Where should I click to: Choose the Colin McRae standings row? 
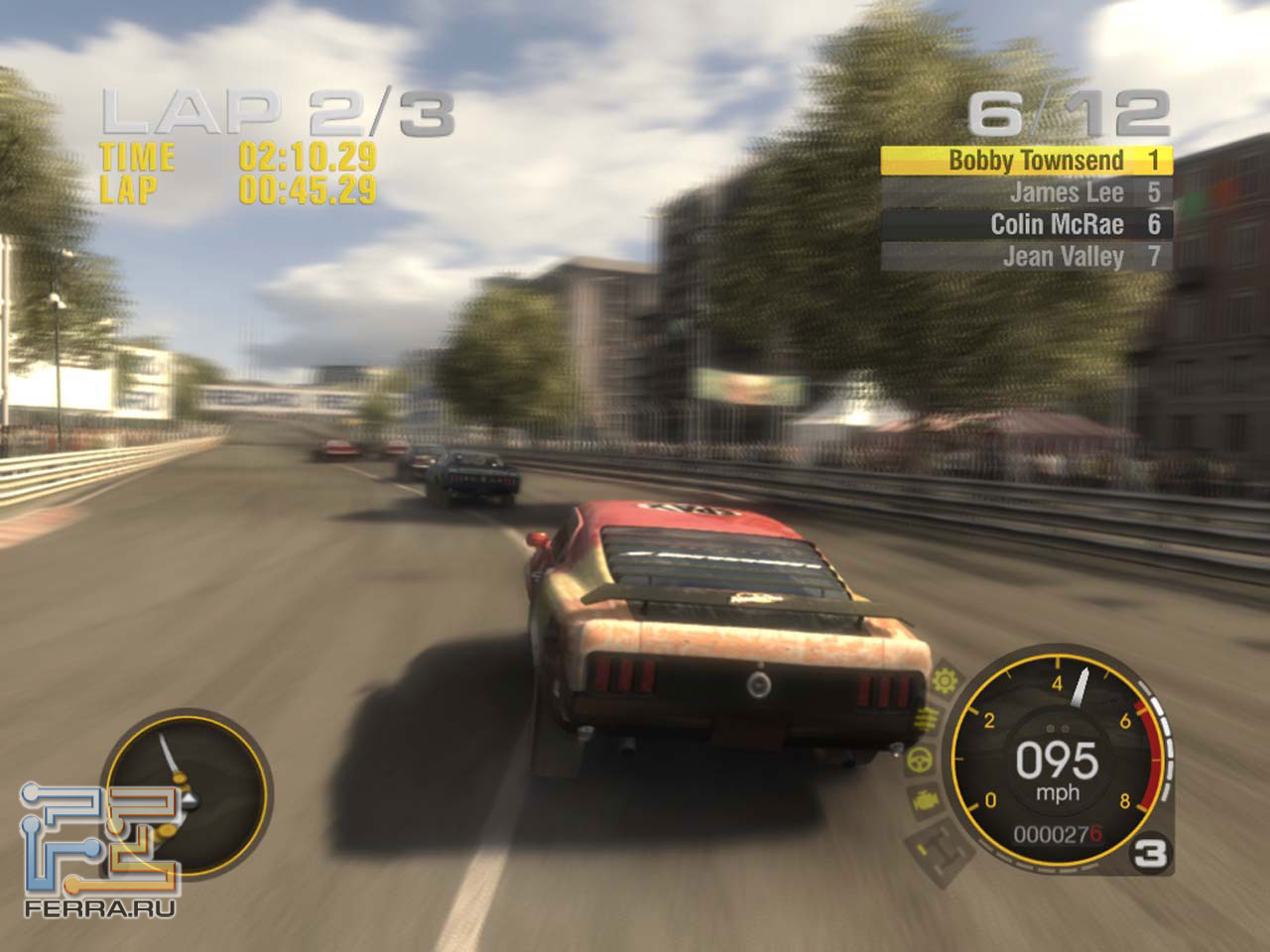(x=1027, y=224)
